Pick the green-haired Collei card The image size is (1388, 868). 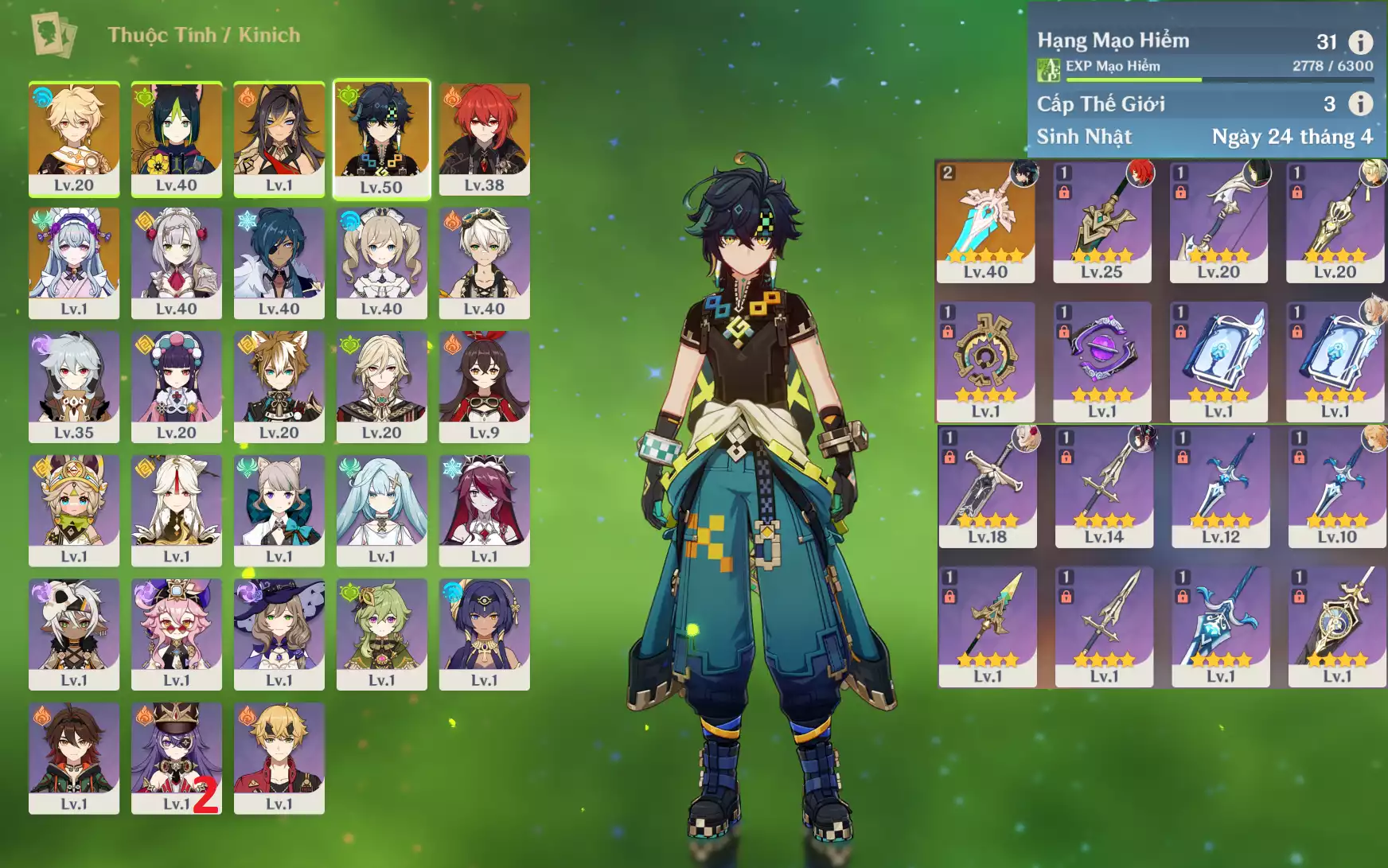(381, 633)
